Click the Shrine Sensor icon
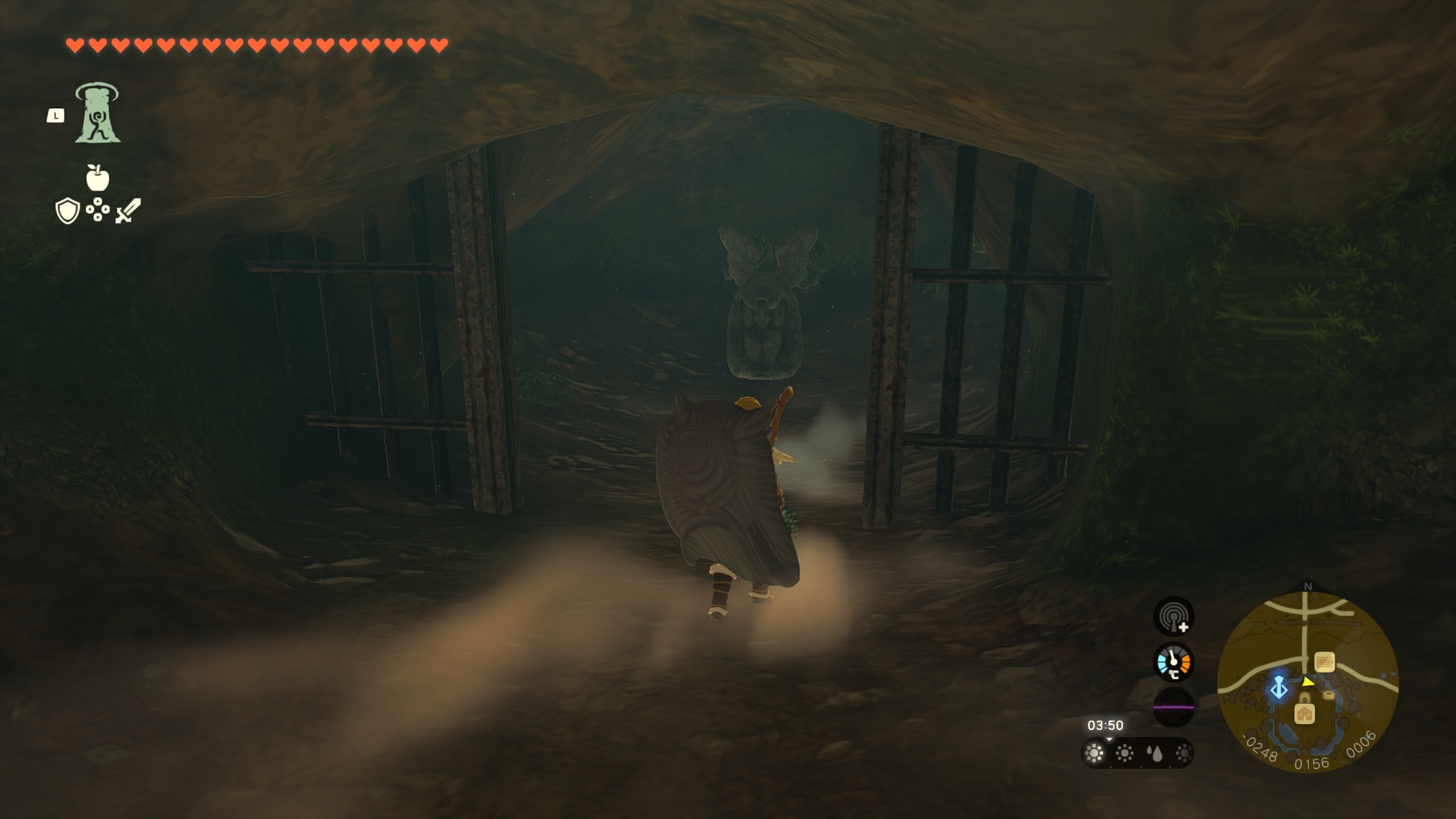This screenshot has height=819, width=1456. tap(1173, 616)
